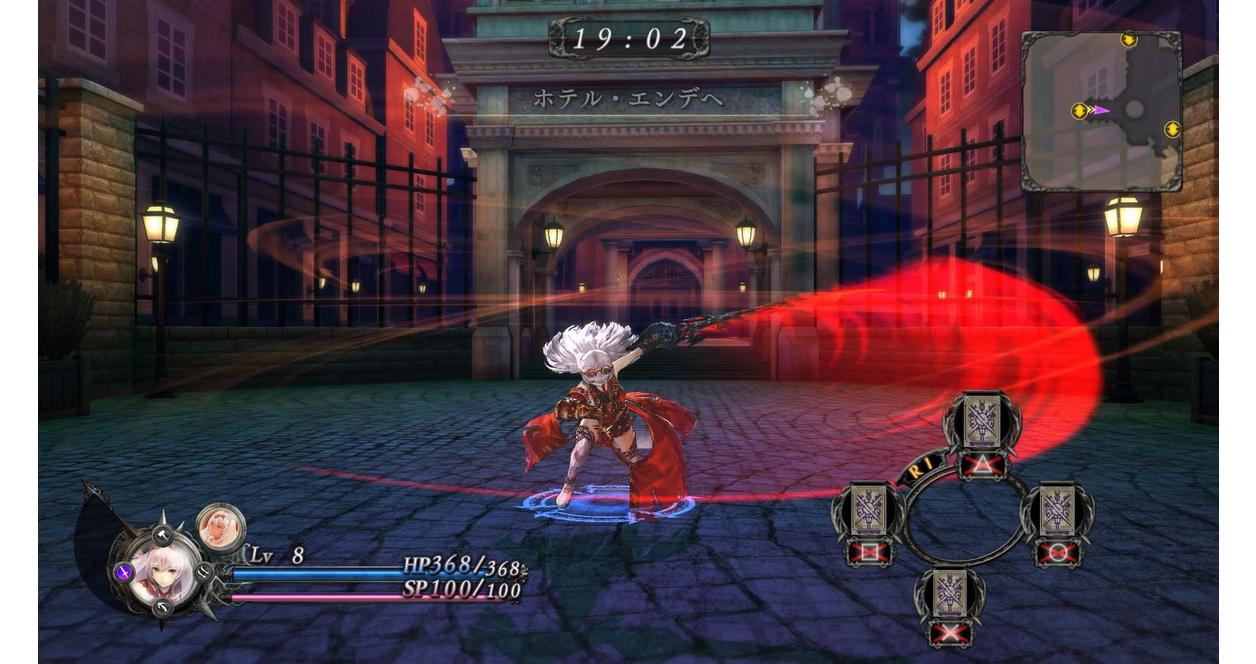Select the top card in the Servan ring
This screenshot has height=664, width=1256.
pyautogui.click(x=981, y=424)
